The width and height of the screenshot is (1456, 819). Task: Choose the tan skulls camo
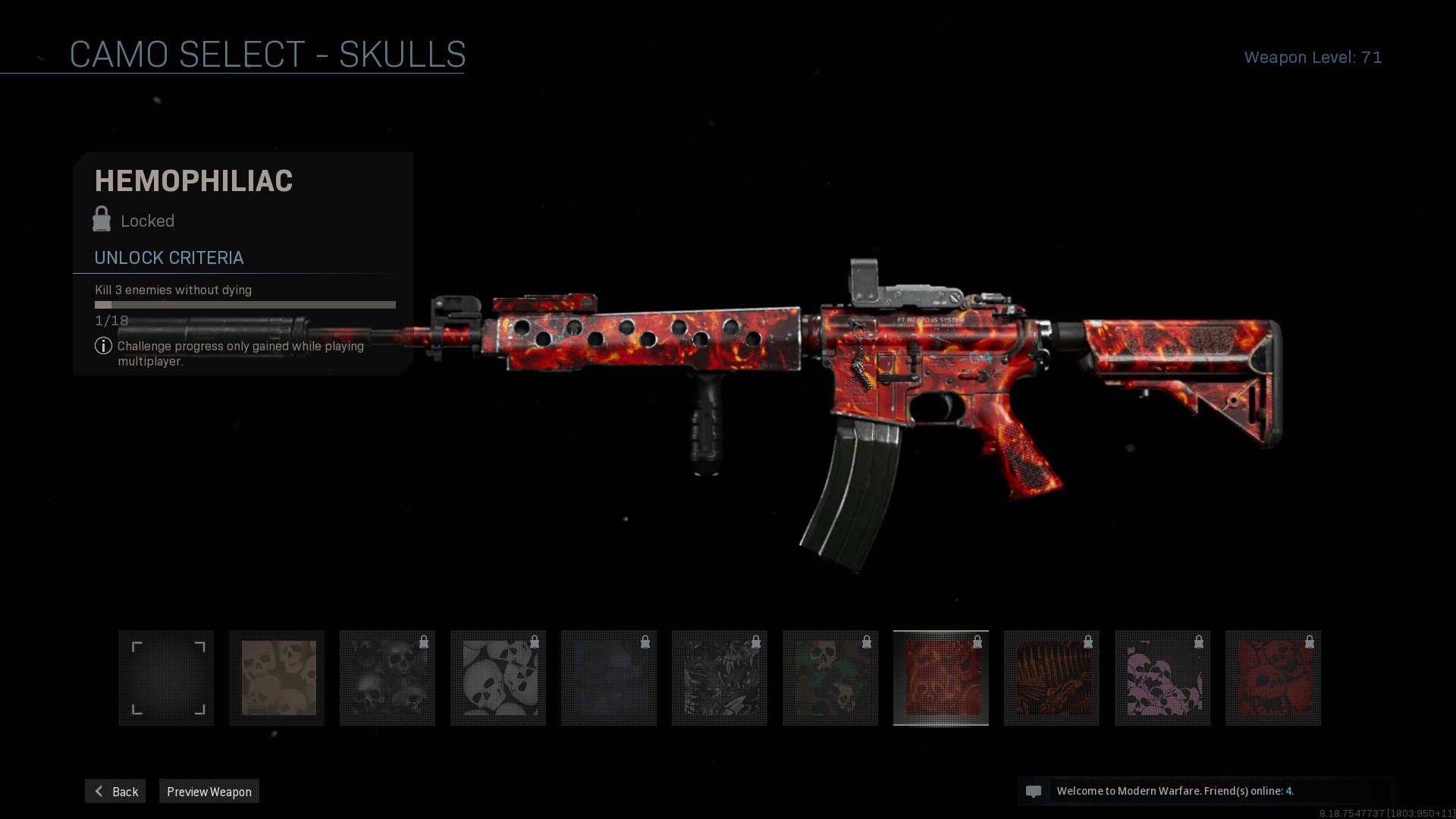pyautogui.click(x=277, y=678)
